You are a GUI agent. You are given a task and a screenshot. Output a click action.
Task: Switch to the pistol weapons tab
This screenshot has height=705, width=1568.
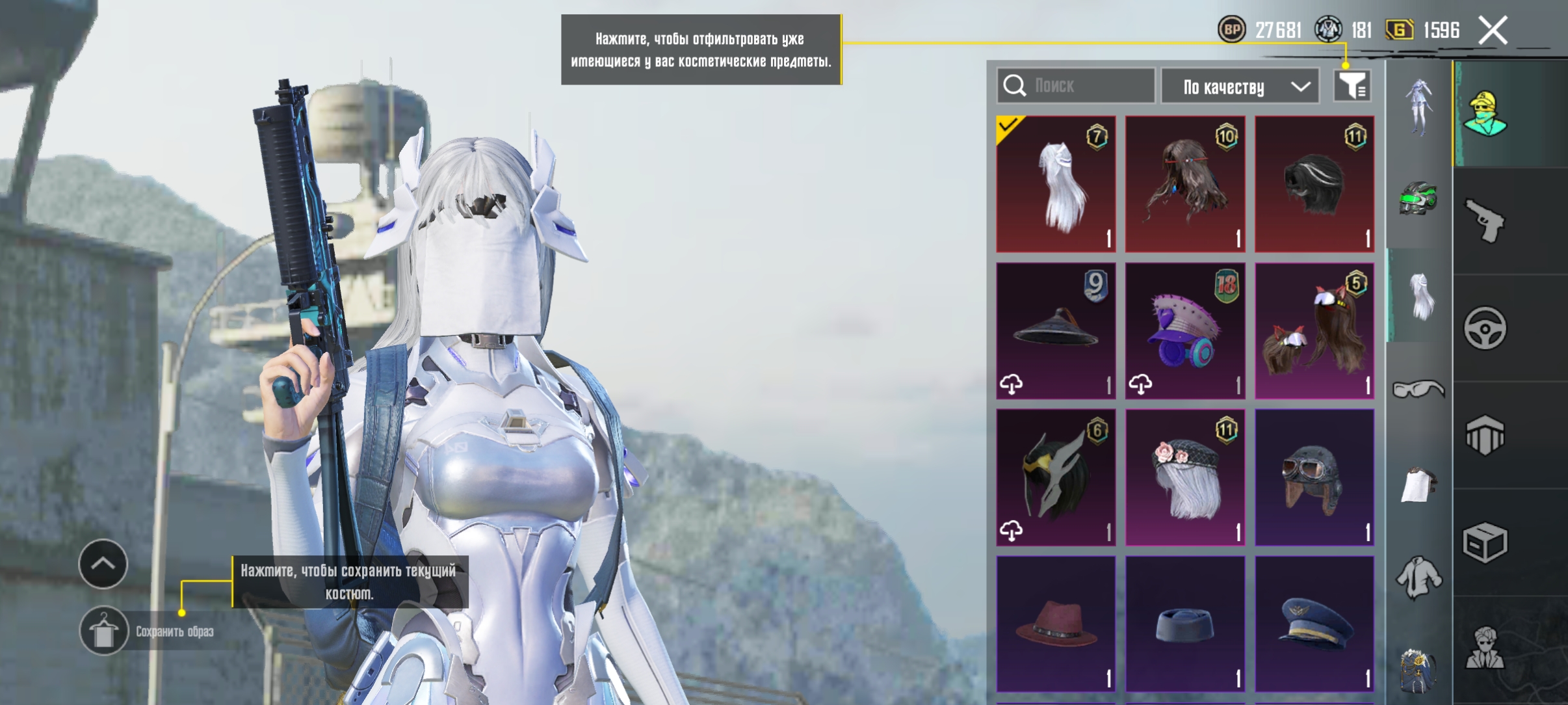[x=1485, y=221]
